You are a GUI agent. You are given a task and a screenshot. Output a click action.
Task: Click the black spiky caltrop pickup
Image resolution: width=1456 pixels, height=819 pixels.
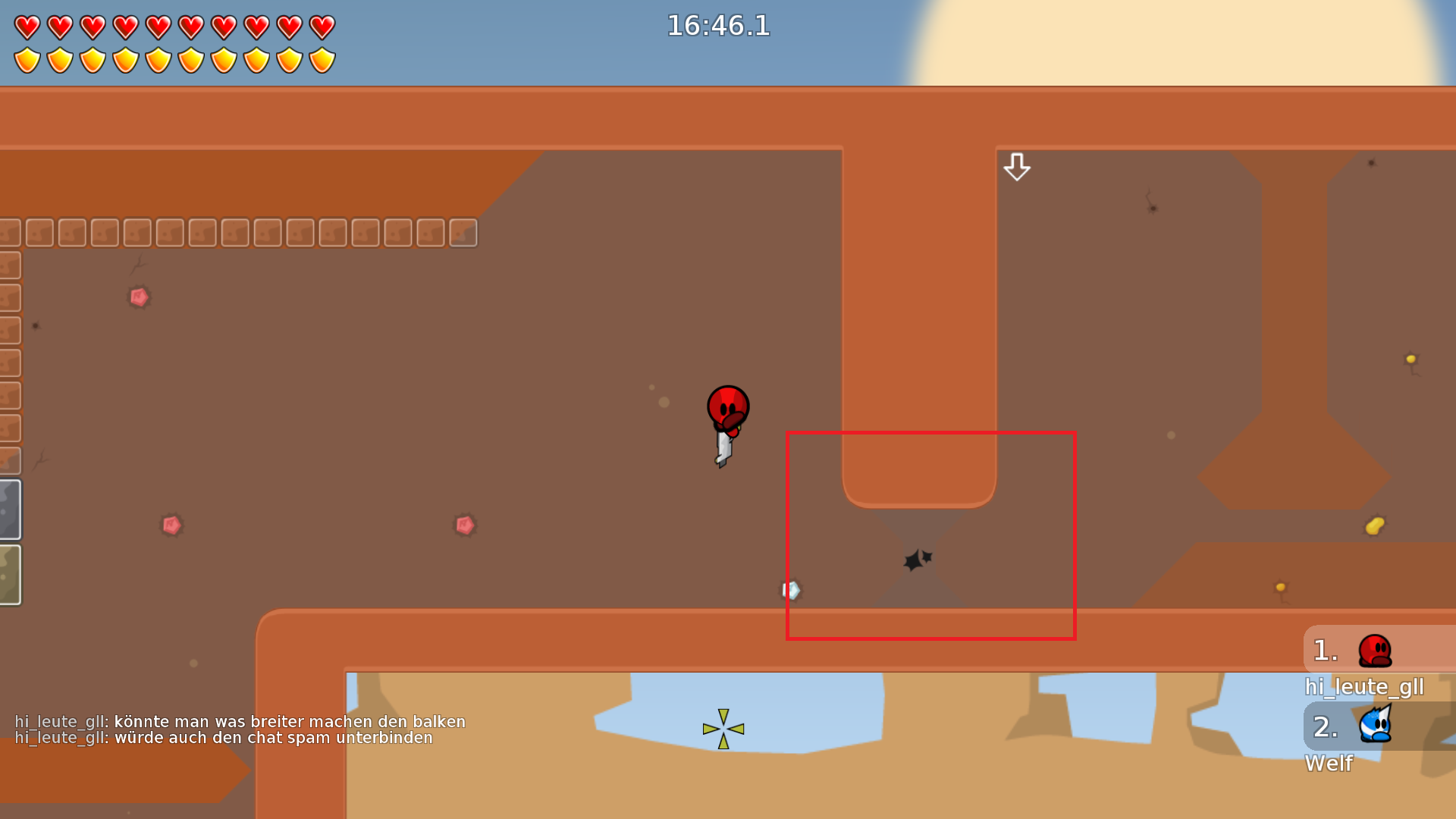(x=915, y=559)
